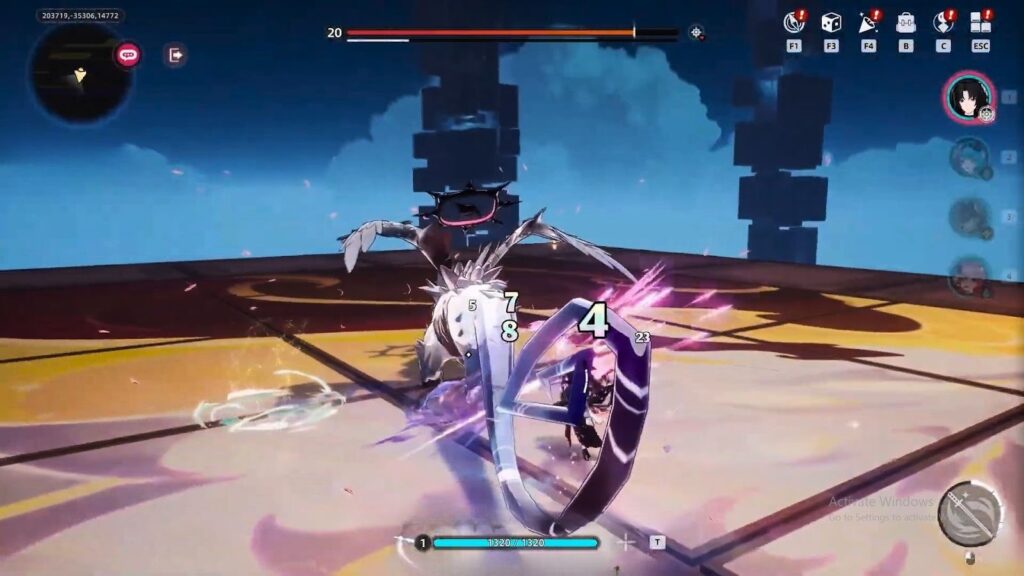Open the main menu grid icon
This screenshot has height=576, width=1024.
[x=980, y=23]
